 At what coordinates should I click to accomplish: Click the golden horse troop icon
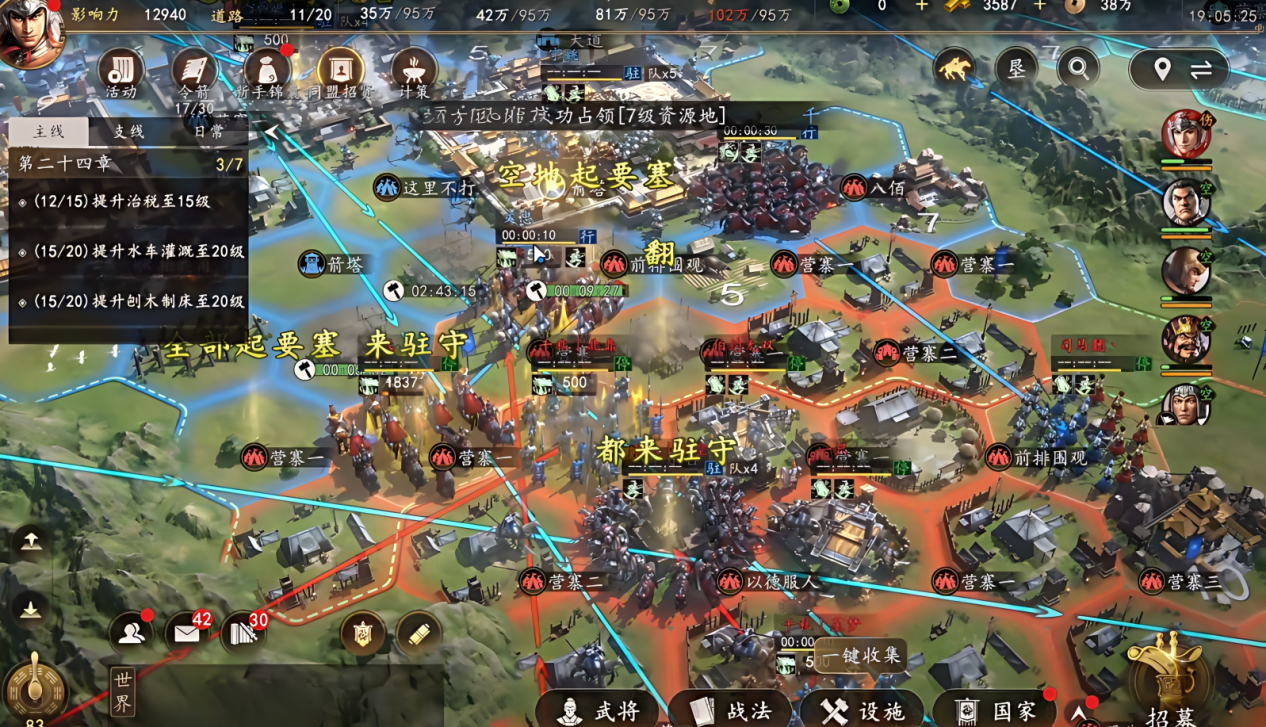pos(955,68)
